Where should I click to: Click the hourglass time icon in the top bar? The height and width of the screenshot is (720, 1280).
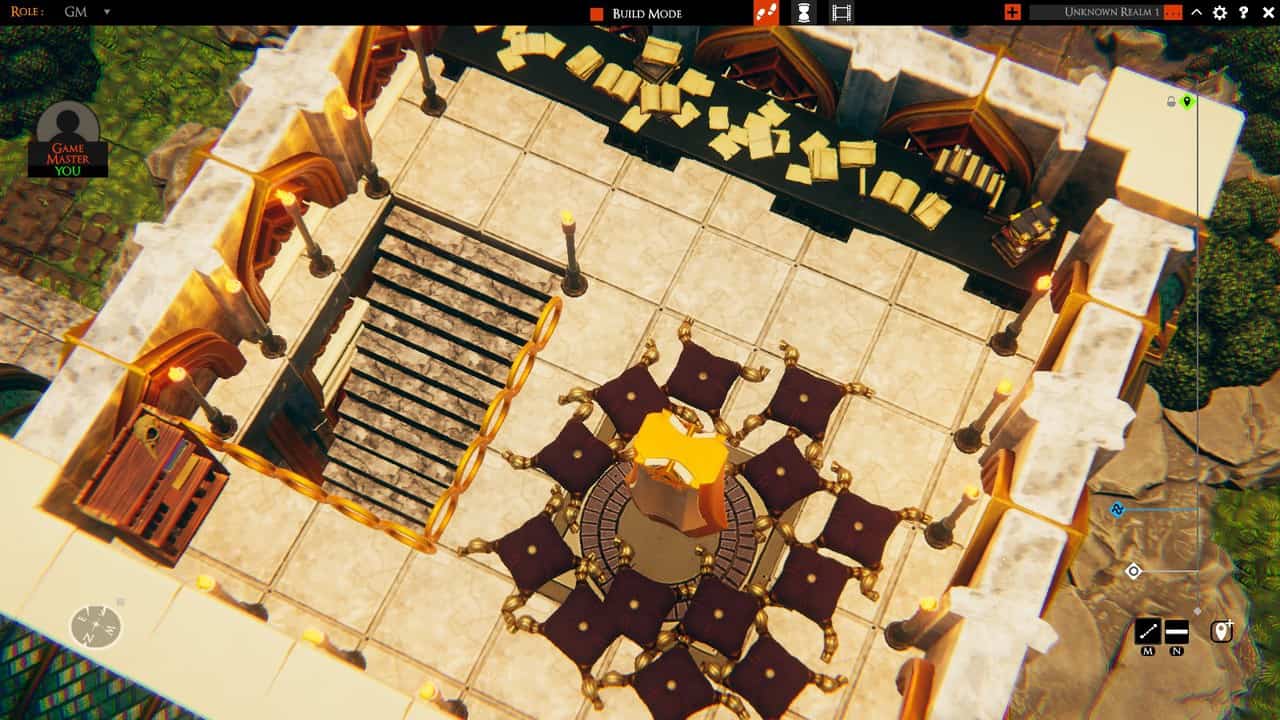pos(805,13)
